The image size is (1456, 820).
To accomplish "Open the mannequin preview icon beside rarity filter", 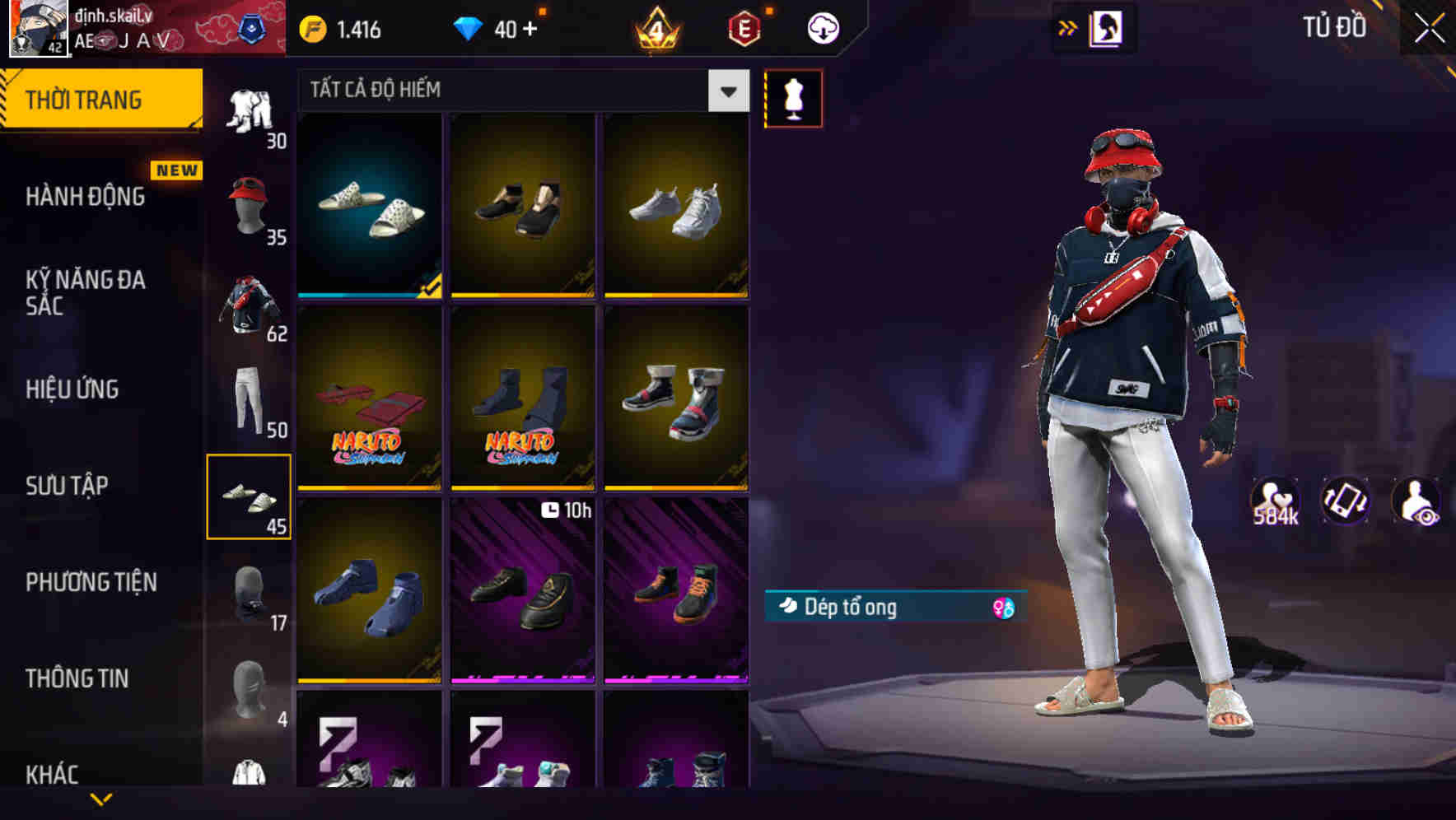I will click(793, 98).
